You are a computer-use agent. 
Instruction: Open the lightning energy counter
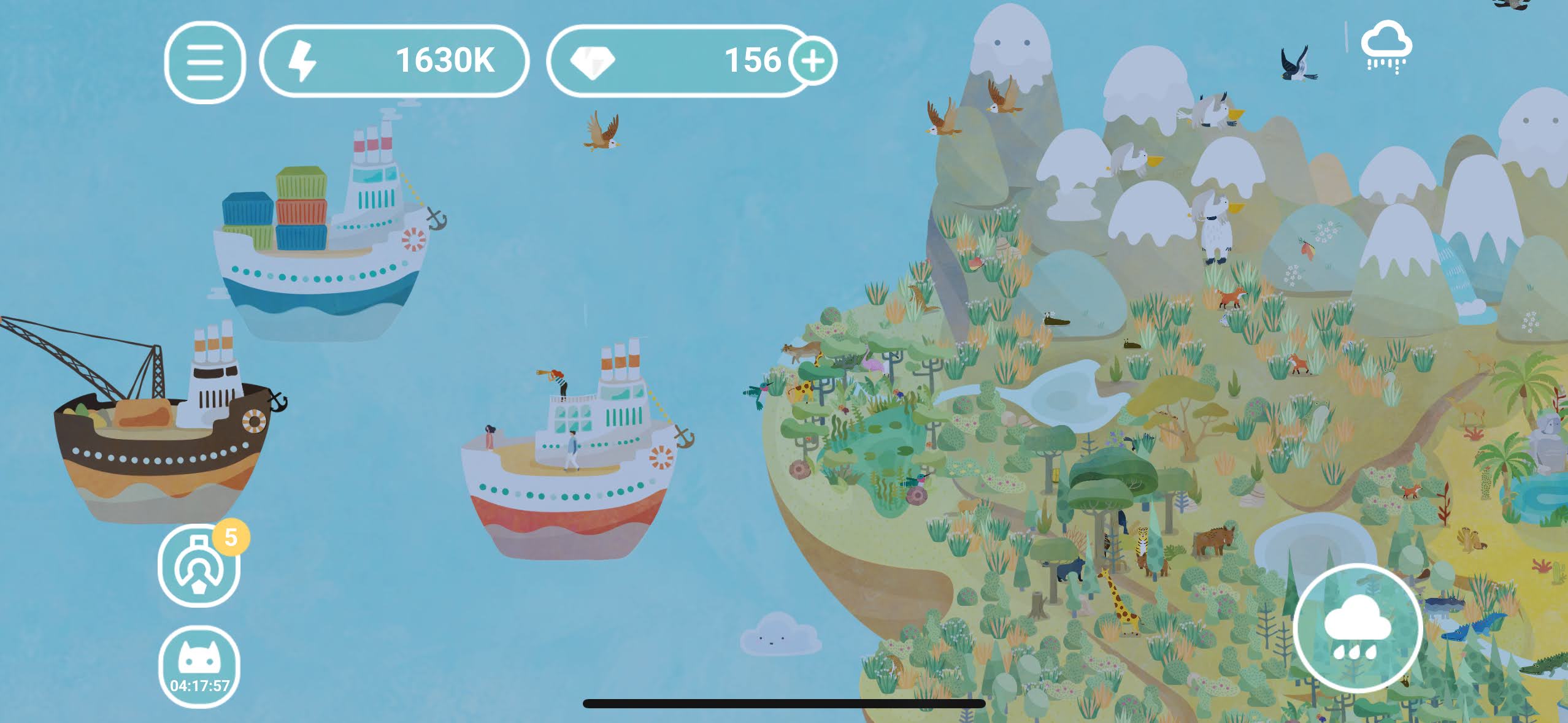[394, 61]
